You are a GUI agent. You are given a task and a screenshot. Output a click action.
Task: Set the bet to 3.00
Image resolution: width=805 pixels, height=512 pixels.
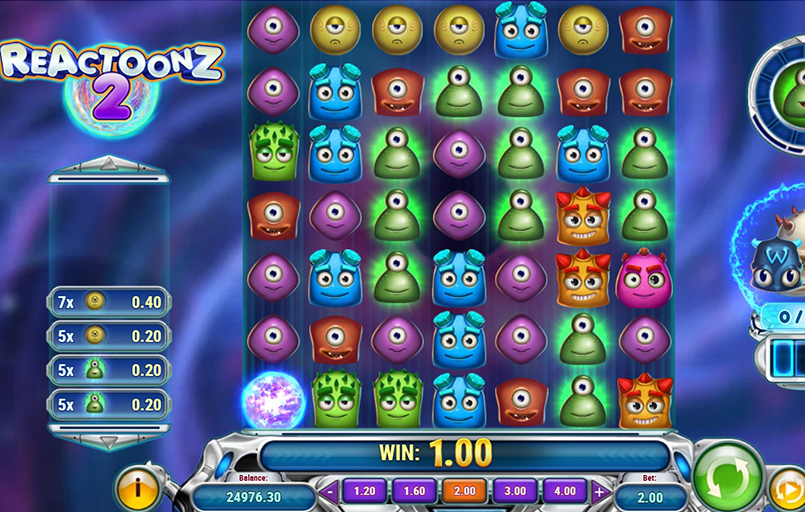pos(514,491)
